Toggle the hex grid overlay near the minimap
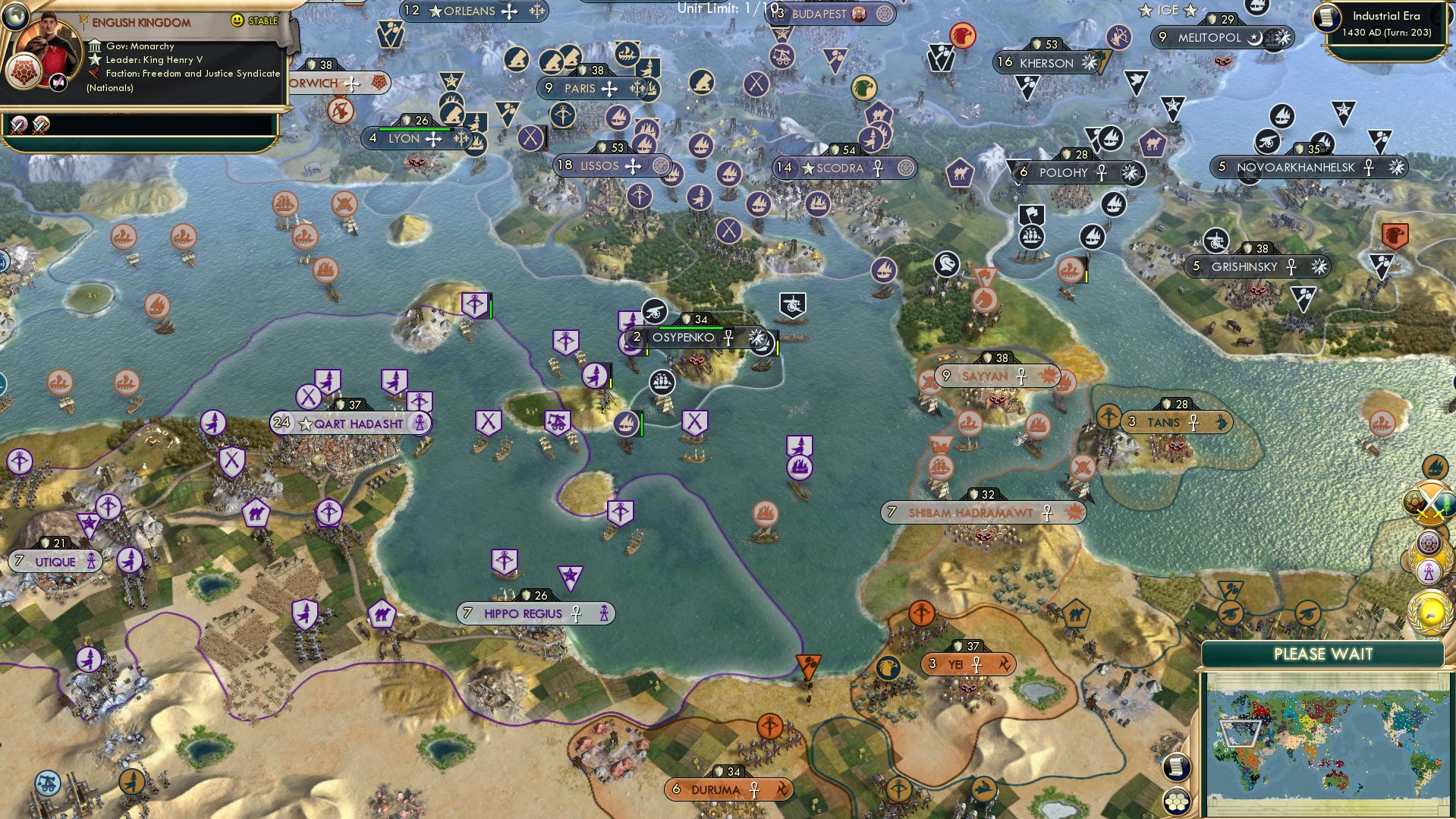 [1176, 802]
